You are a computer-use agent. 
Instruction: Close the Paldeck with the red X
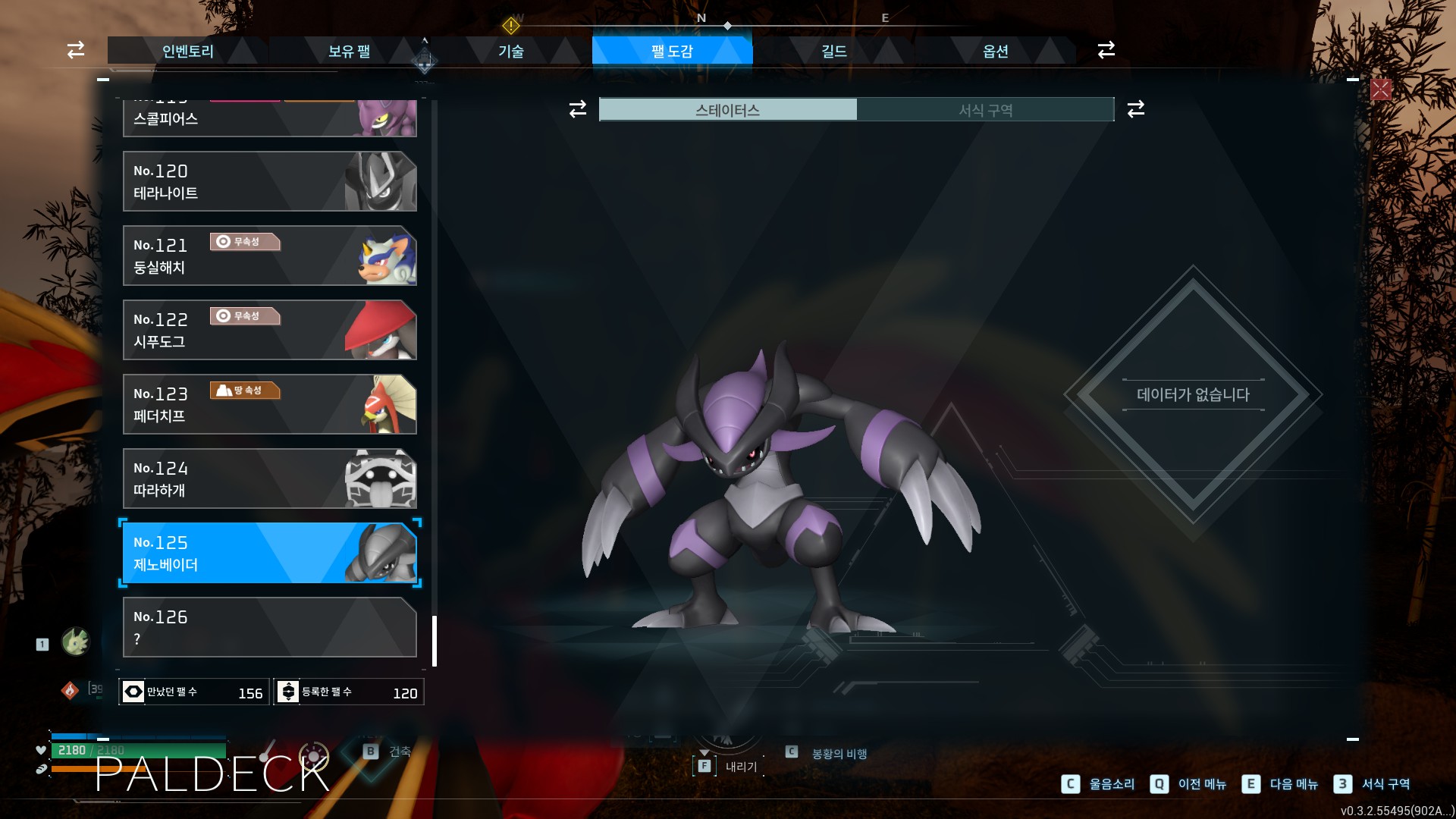pyautogui.click(x=1380, y=89)
